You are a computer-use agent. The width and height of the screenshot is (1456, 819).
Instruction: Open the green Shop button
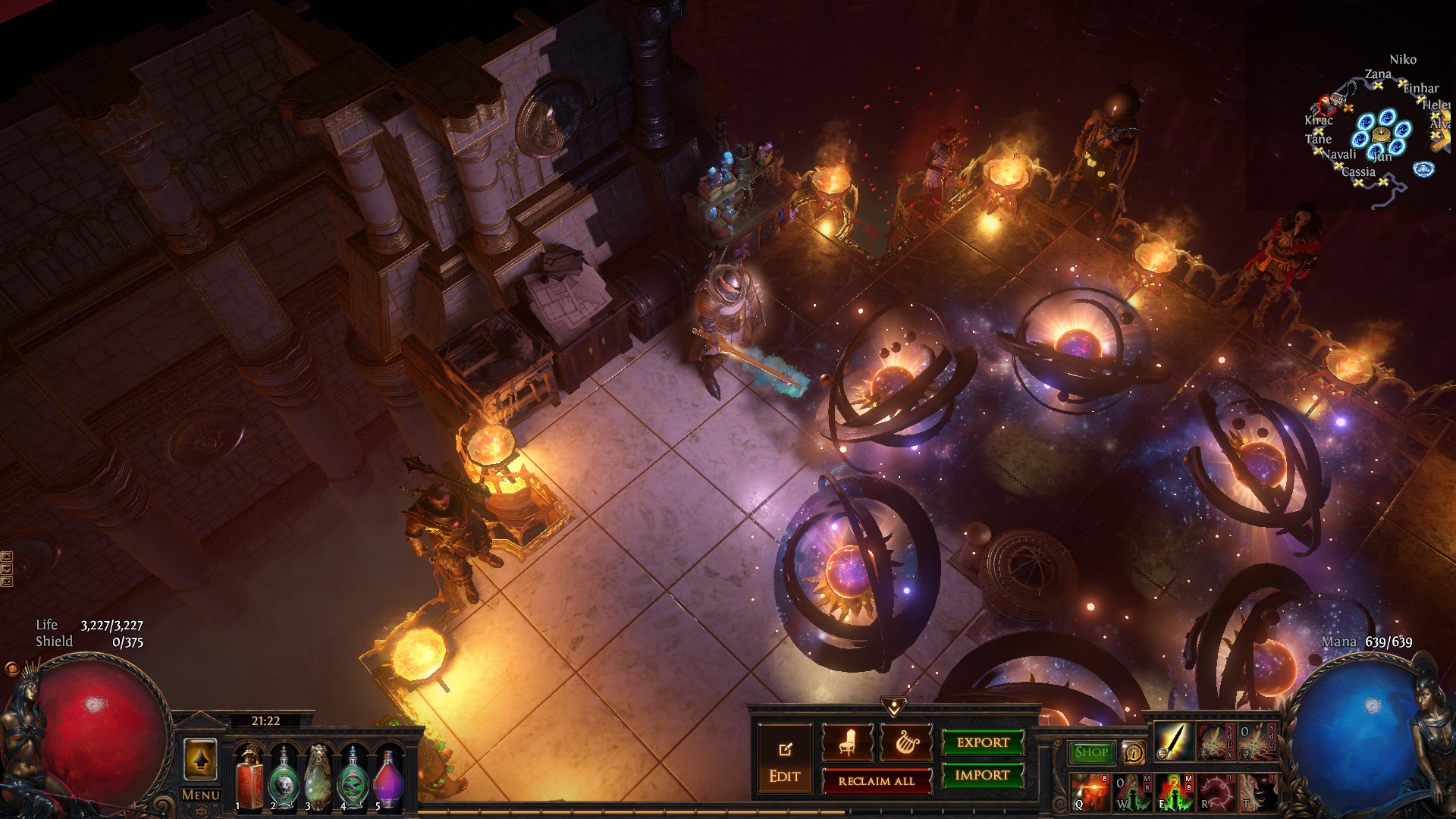(x=1091, y=752)
